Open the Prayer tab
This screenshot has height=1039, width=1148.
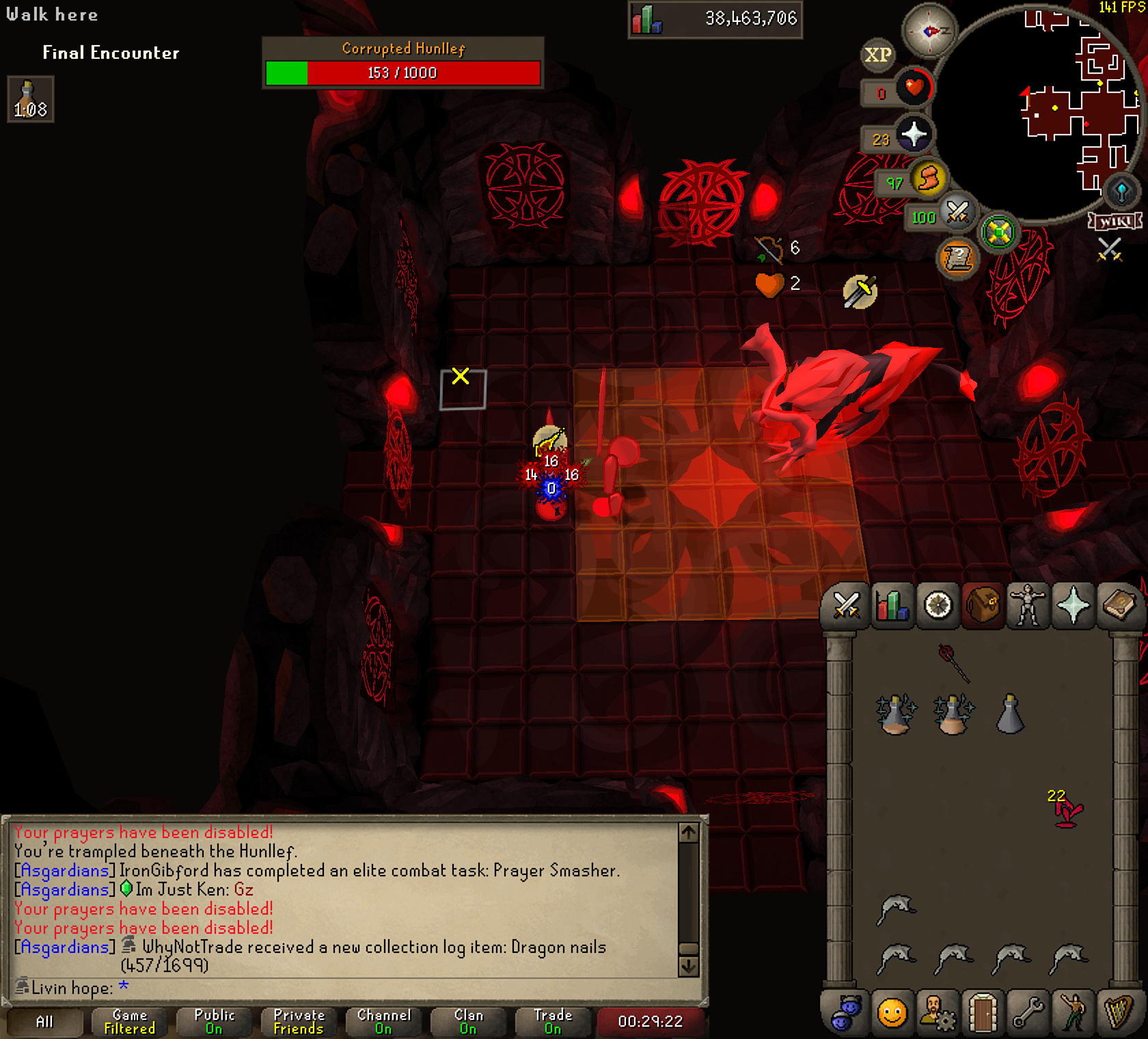tap(1073, 606)
